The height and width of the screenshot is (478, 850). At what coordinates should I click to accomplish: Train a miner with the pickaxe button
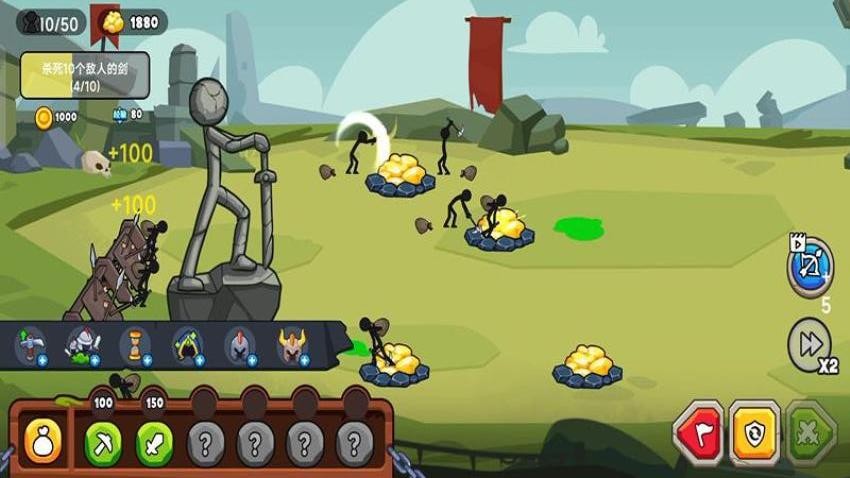click(x=103, y=439)
